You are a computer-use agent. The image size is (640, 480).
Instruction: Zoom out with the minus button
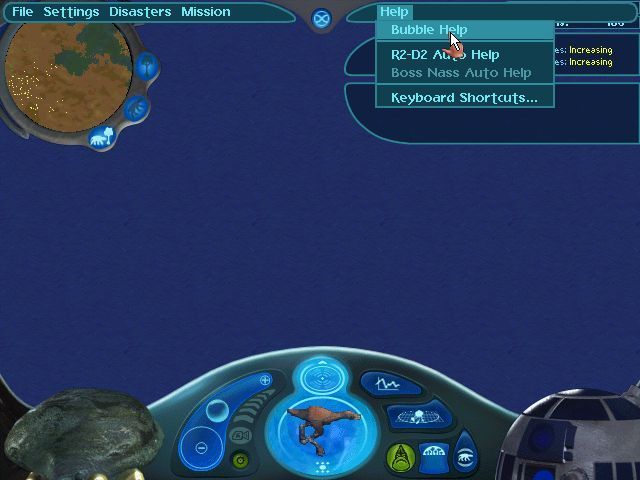[x=201, y=447]
